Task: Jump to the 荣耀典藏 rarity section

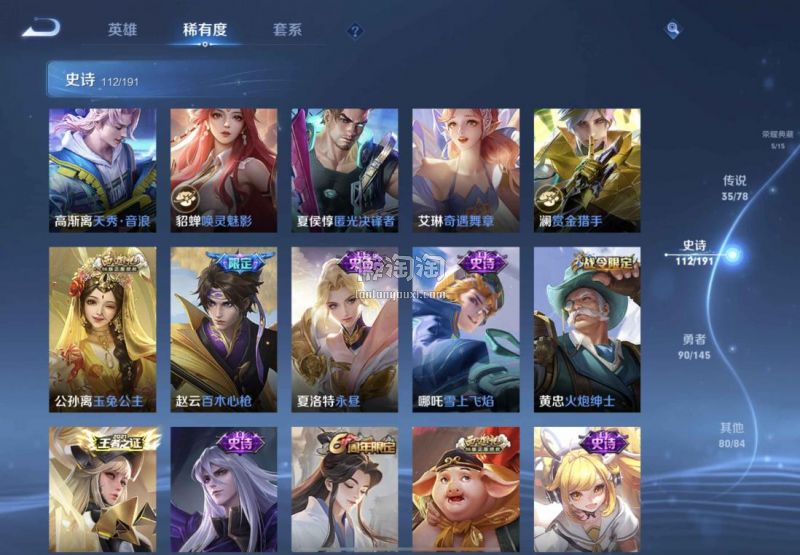Action: coord(776,139)
